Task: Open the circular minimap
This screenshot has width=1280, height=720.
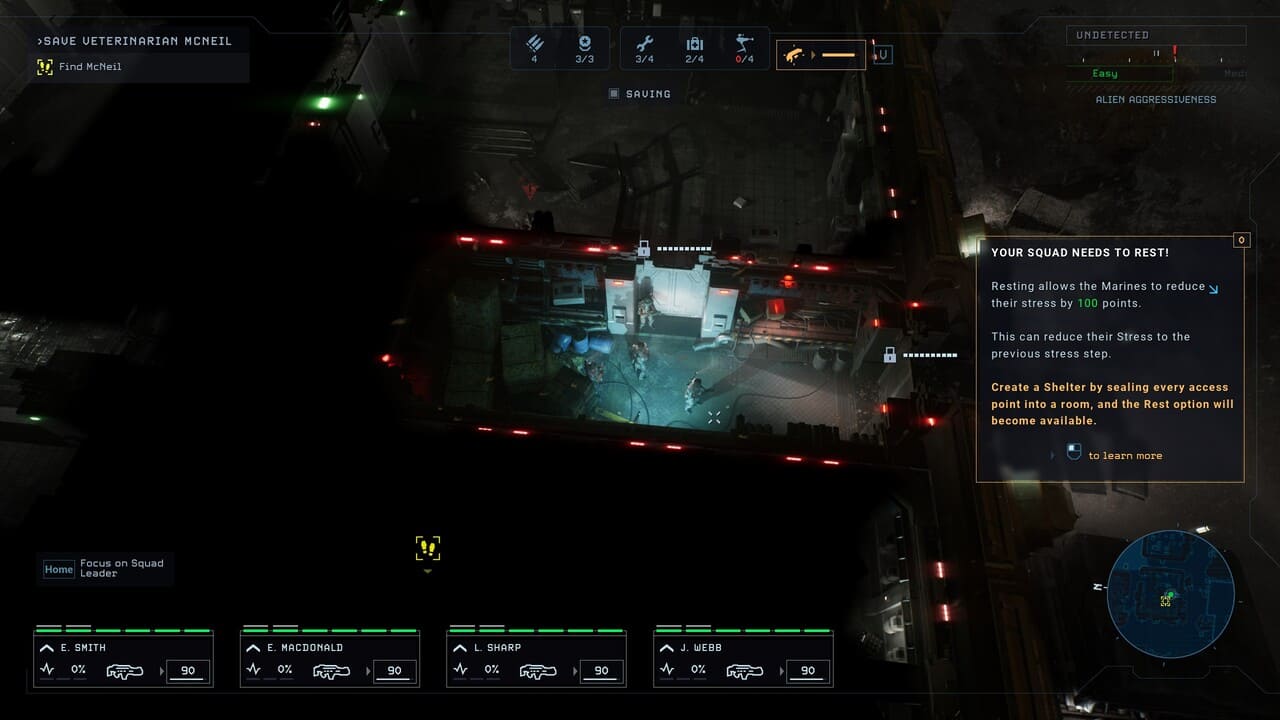Action: pos(1170,594)
